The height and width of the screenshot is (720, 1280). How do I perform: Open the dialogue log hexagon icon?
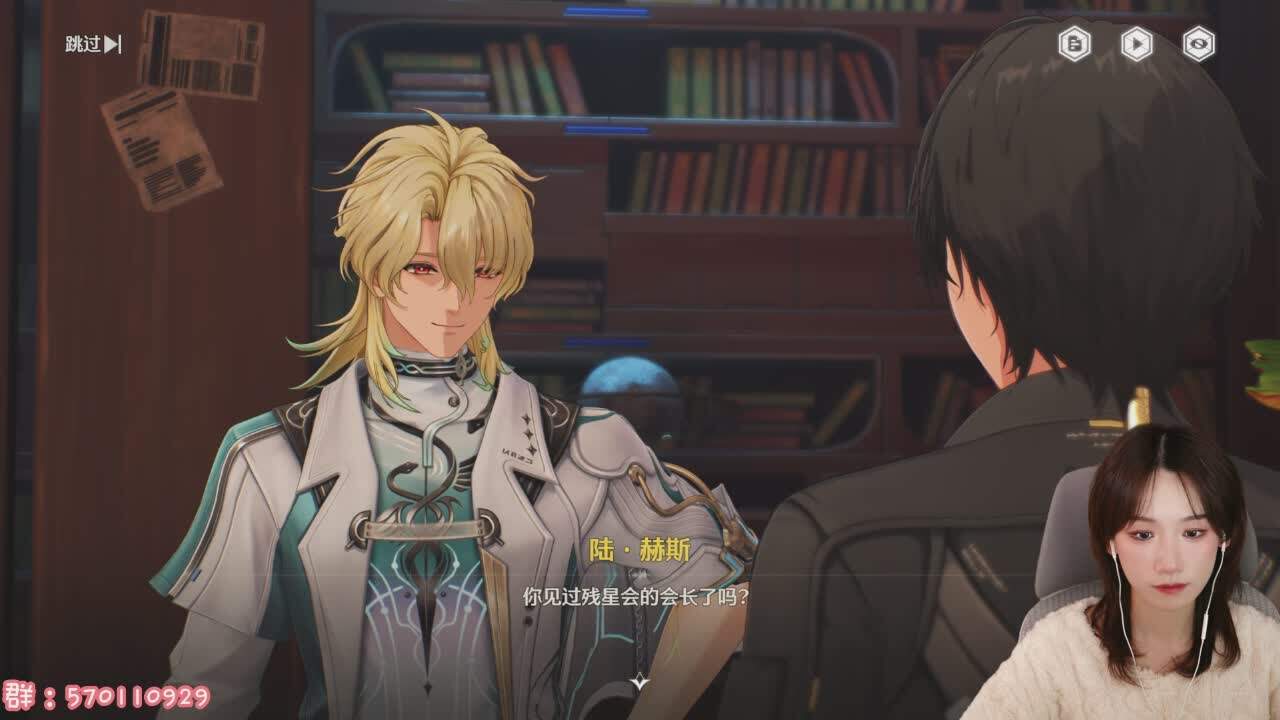click(x=1074, y=43)
